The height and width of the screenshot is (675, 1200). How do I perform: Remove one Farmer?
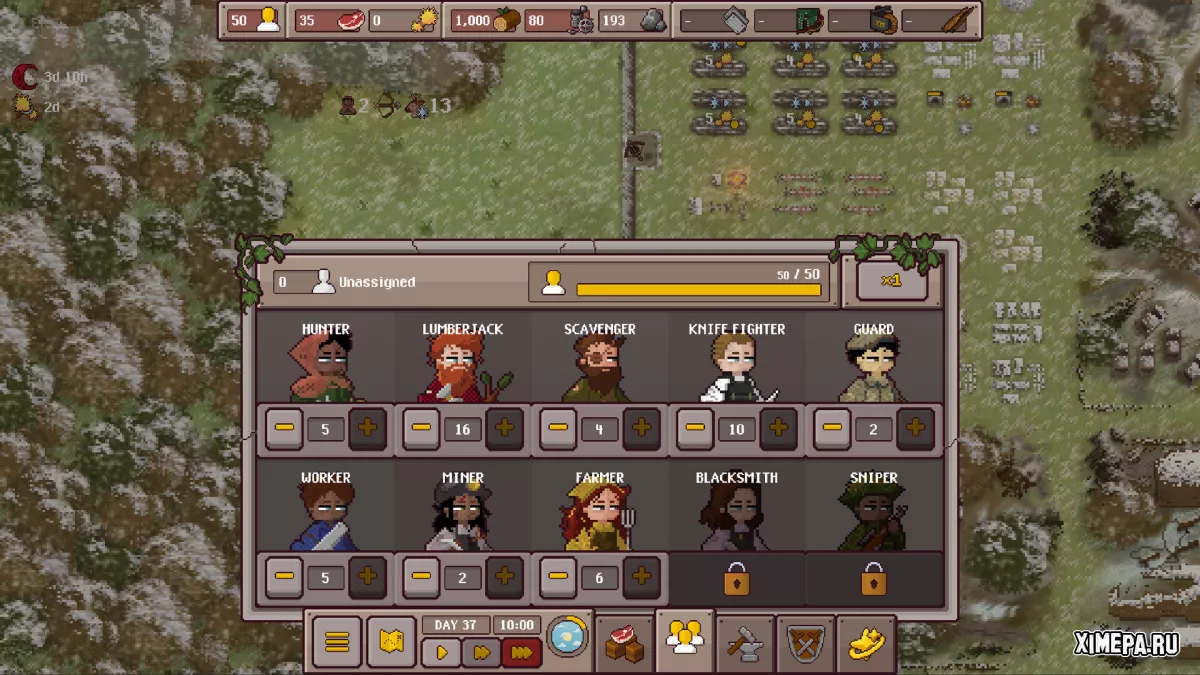pyautogui.click(x=558, y=577)
